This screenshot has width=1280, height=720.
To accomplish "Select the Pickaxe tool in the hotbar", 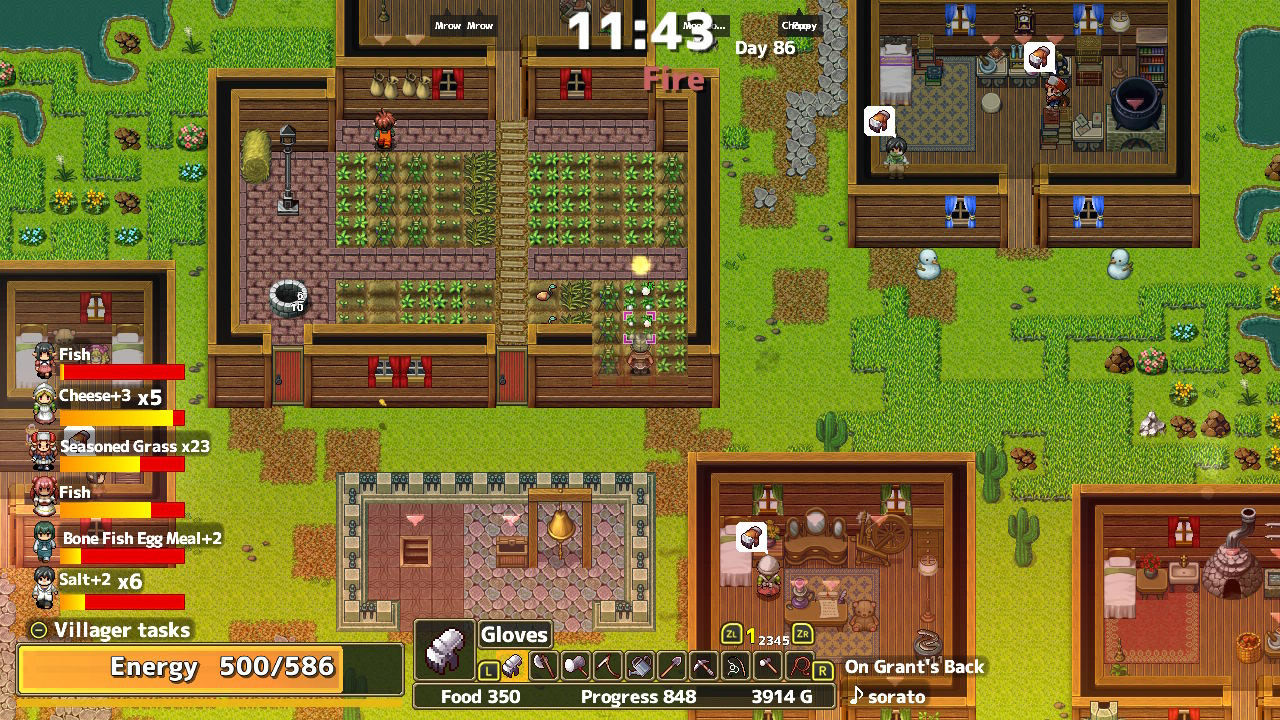I will (x=703, y=666).
